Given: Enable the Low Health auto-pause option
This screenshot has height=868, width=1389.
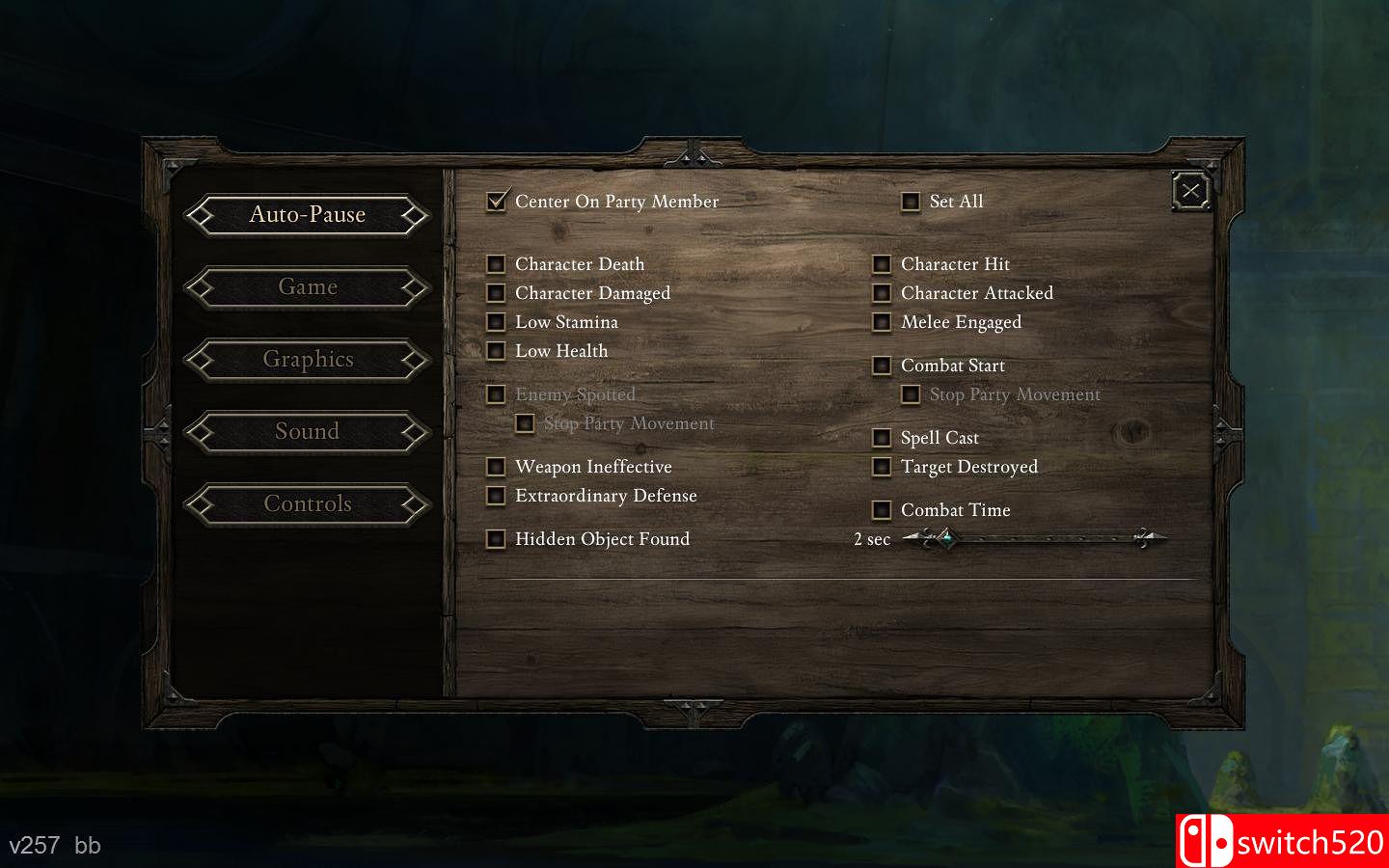Looking at the screenshot, I should point(497,351).
